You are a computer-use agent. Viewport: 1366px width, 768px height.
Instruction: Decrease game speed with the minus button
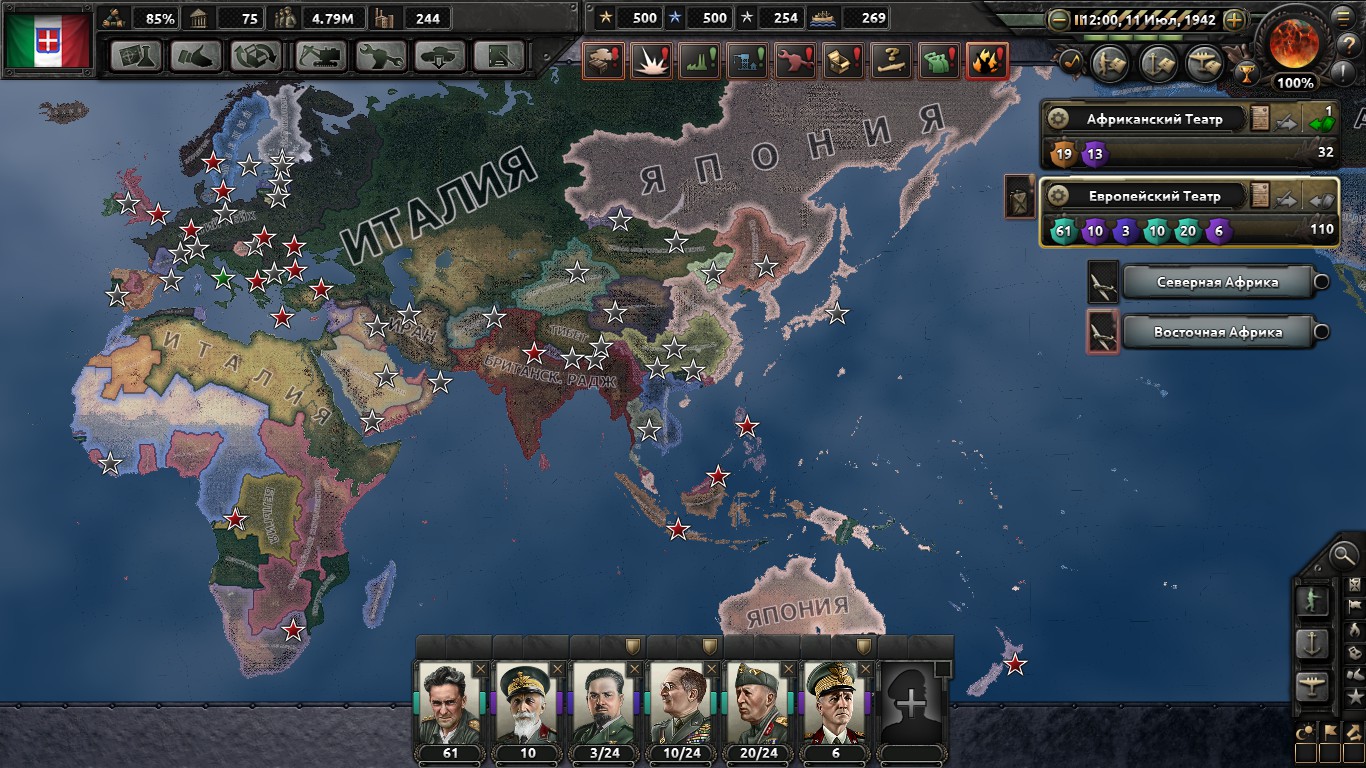coord(1059,20)
